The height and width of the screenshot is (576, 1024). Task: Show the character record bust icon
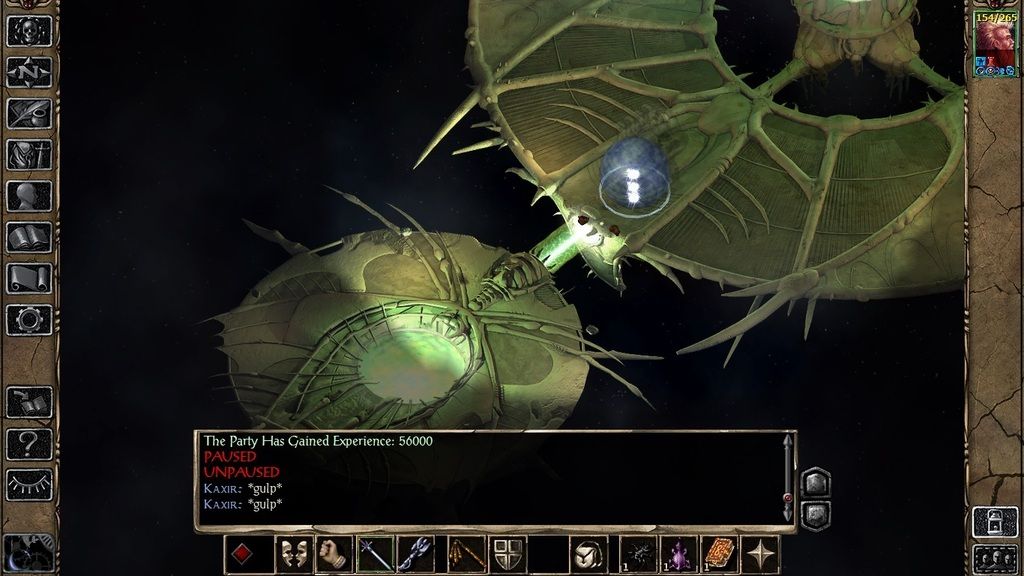coord(29,196)
